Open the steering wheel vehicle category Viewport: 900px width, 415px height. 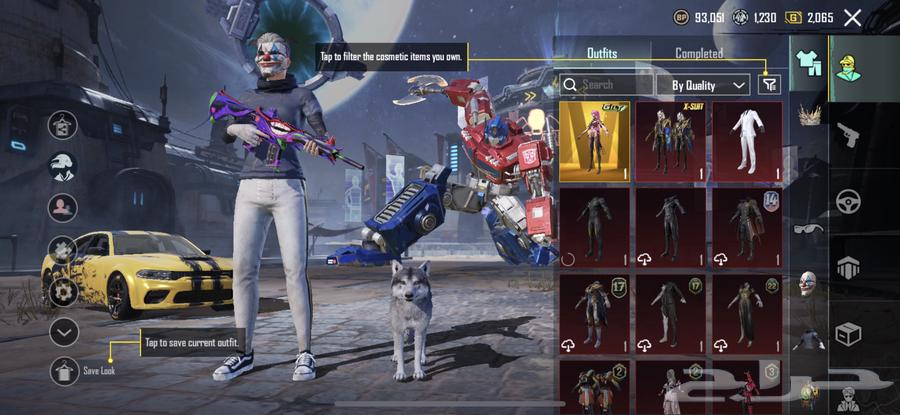pyautogui.click(x=849, y=200)
